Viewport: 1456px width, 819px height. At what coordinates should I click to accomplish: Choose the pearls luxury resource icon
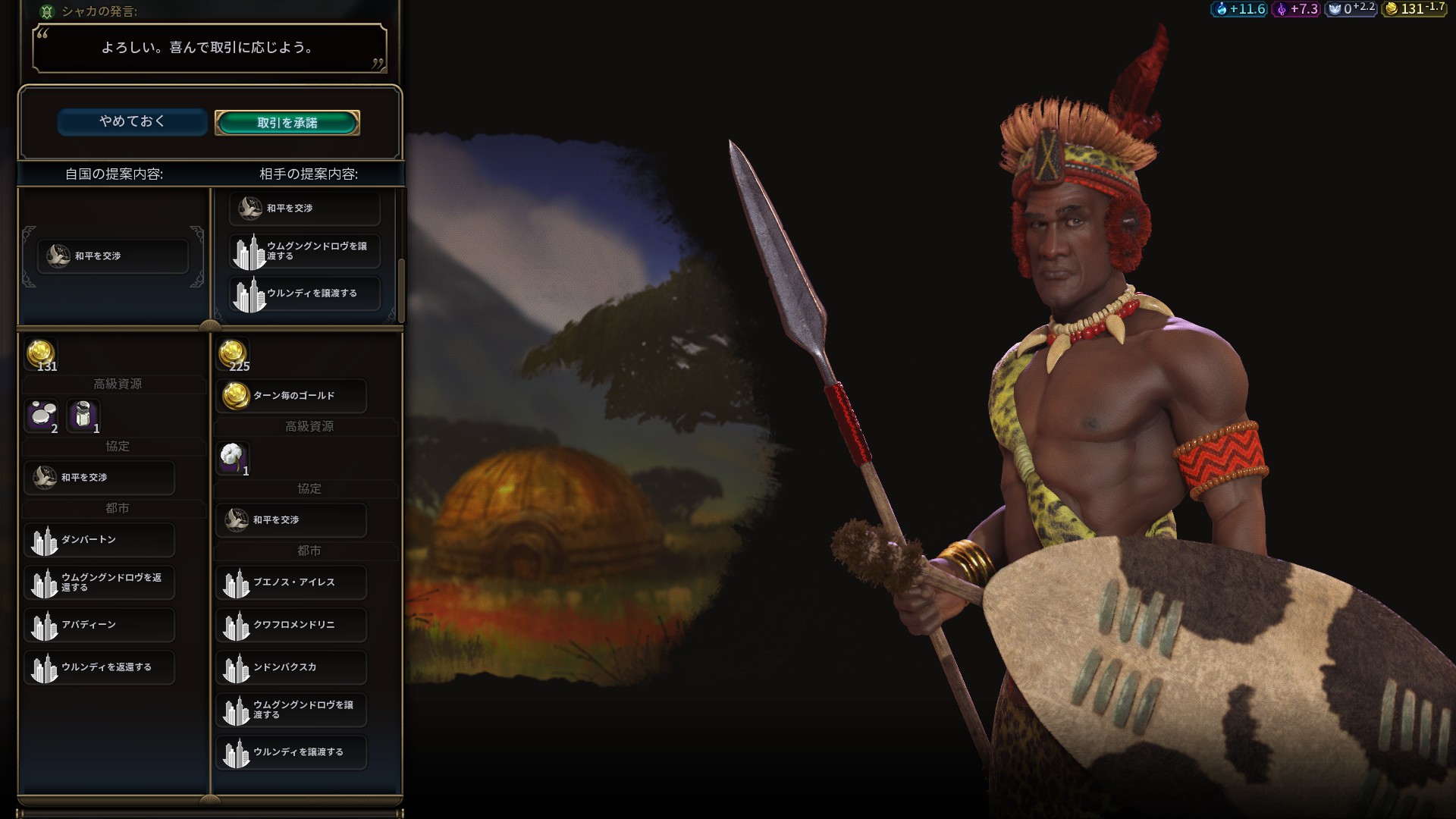click(42, 415)
